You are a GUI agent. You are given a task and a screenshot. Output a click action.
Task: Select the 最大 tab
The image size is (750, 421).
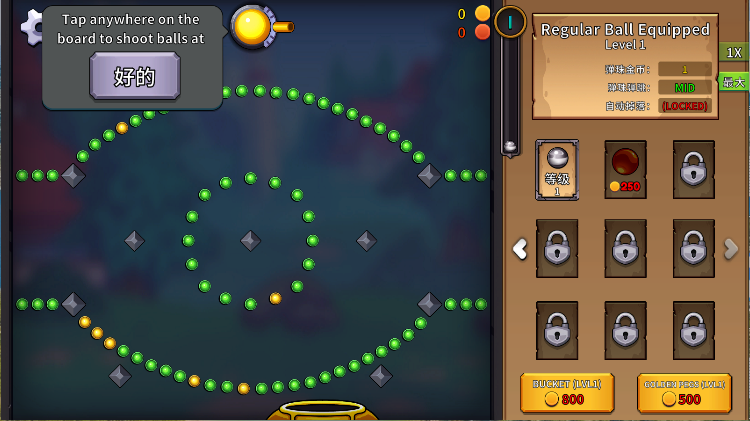(735, 82)
